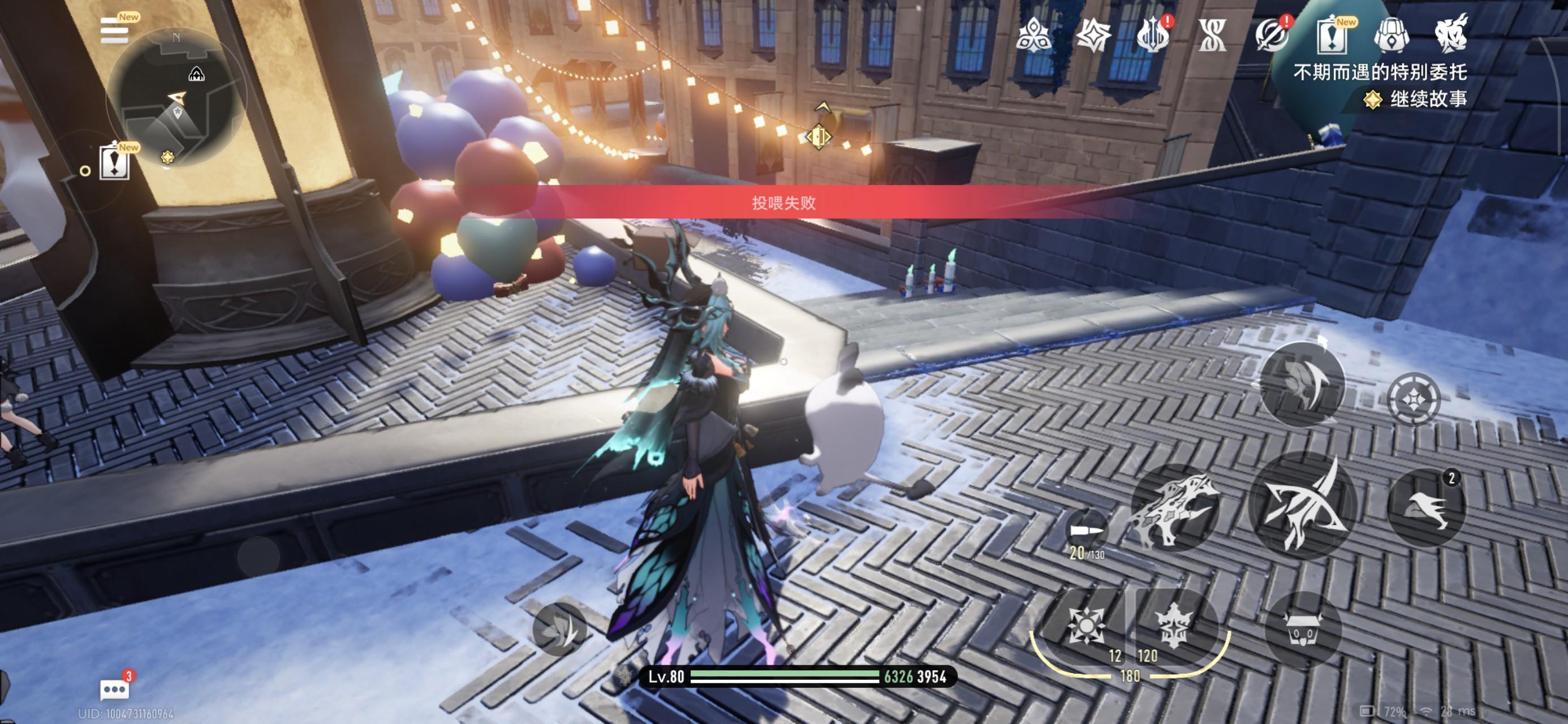Viewport: 1568px width, 724px height.
Task: Click 继续故事 to continue the story
Action: coord(1427,99)
